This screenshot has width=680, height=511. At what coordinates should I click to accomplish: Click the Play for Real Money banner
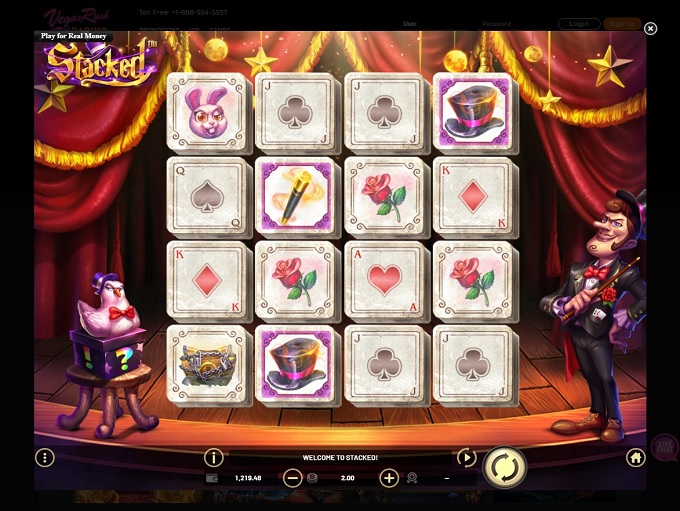74,36
